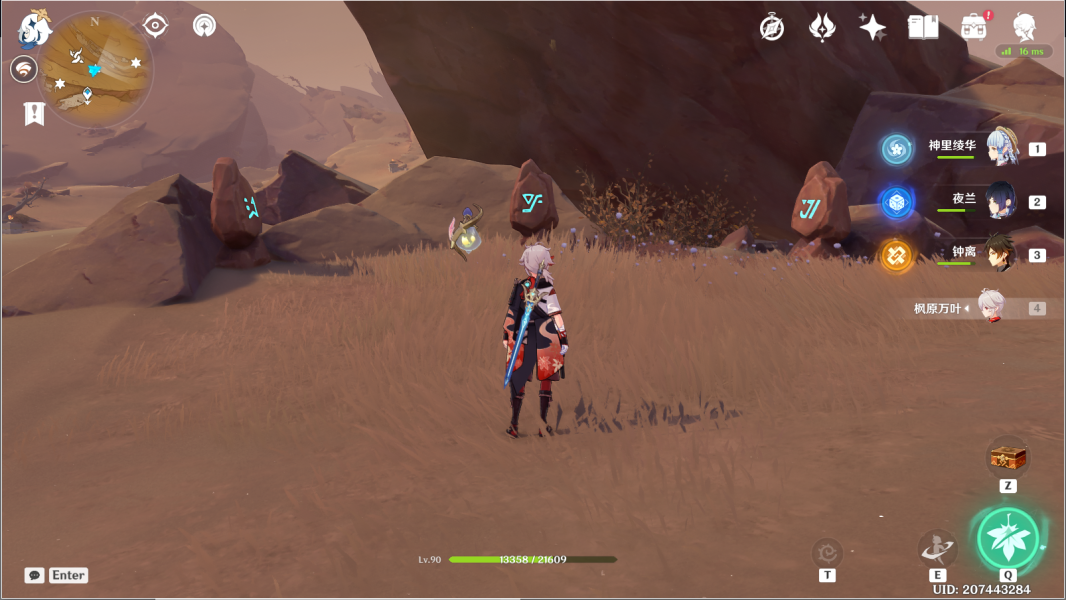The width and height of the screenshot is (1066, 600).
Task: Open the chat speech bubble
Action: [x=35, y=575]
